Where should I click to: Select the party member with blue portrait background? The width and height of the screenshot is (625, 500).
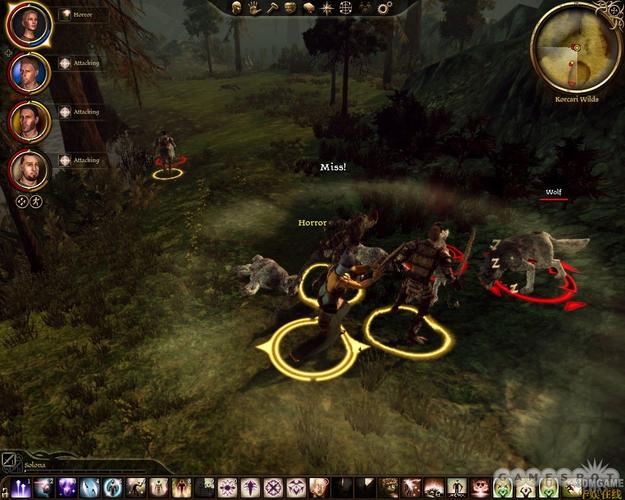click(28, 71)
